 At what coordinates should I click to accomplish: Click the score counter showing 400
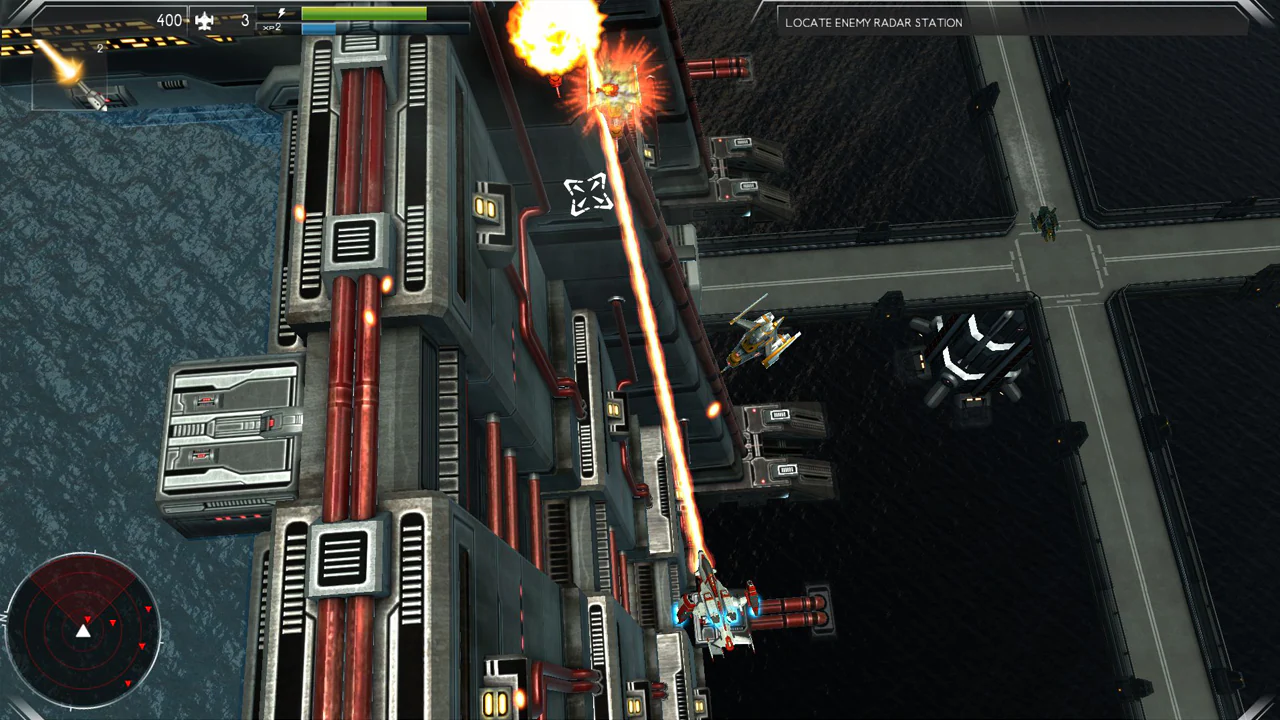pos(168,19)
